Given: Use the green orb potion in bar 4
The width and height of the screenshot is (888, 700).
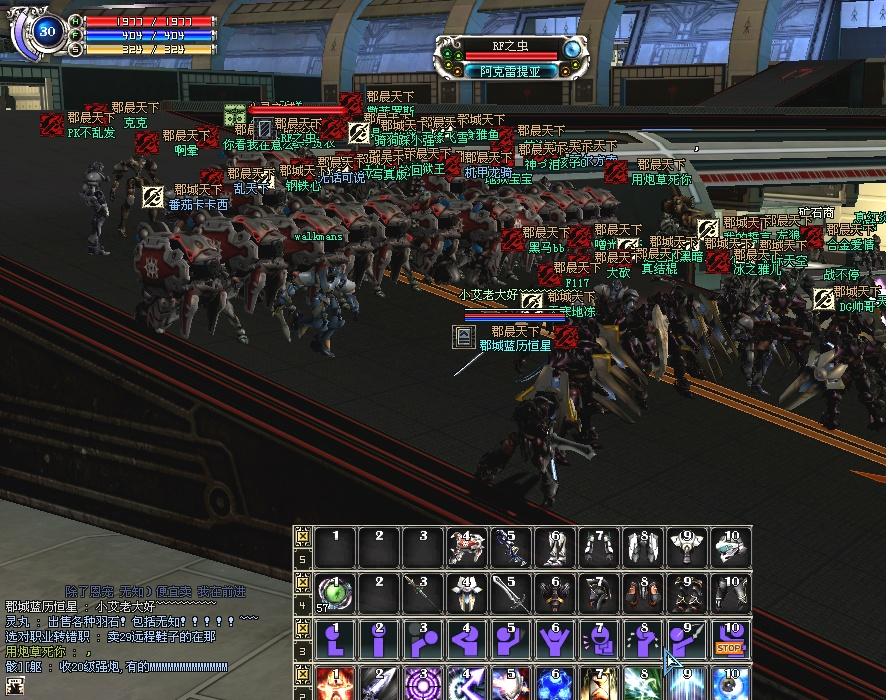Looking at the screenshot, I should point(336,593).
